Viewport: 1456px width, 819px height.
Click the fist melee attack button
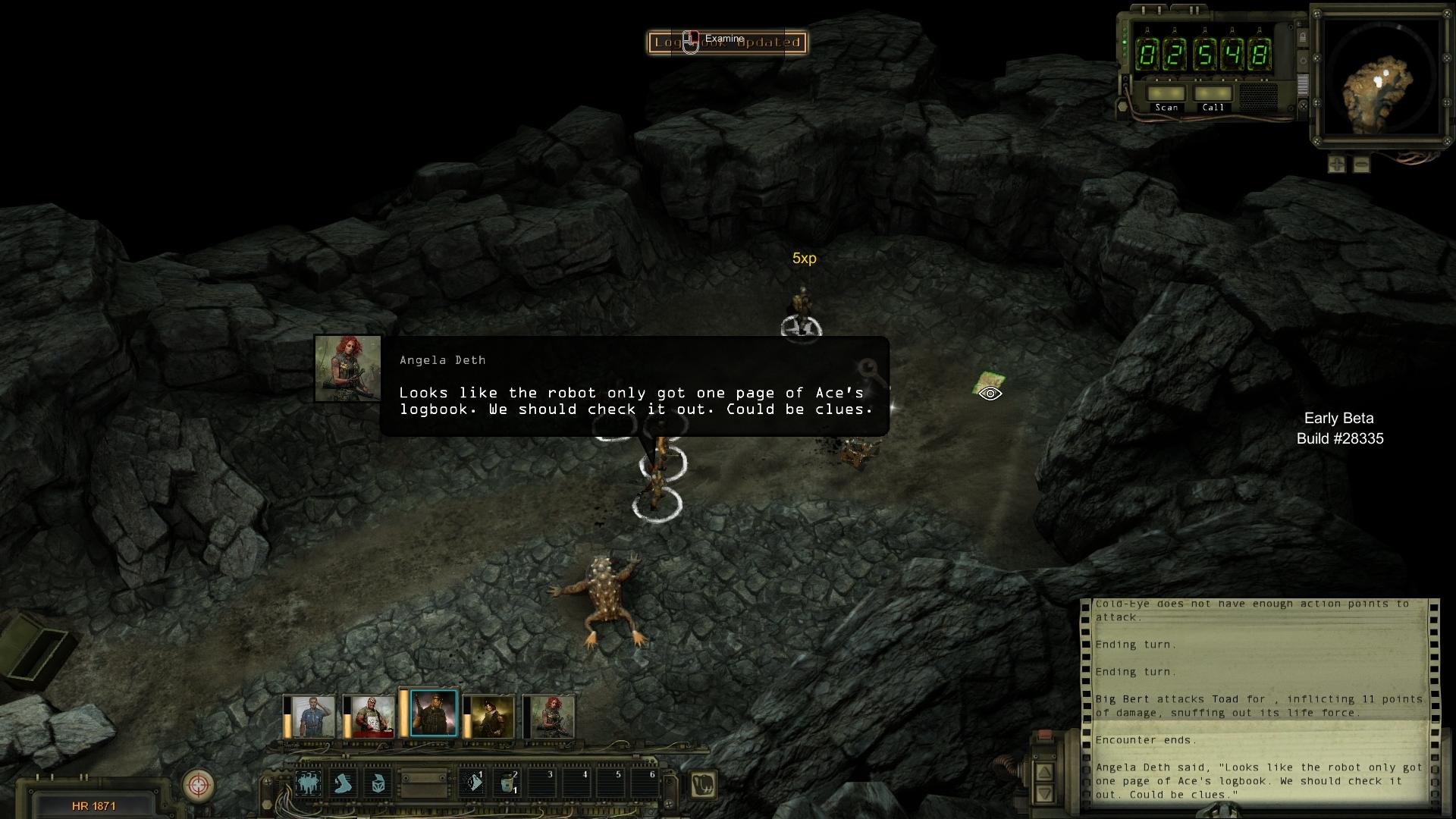coord(703,784)
